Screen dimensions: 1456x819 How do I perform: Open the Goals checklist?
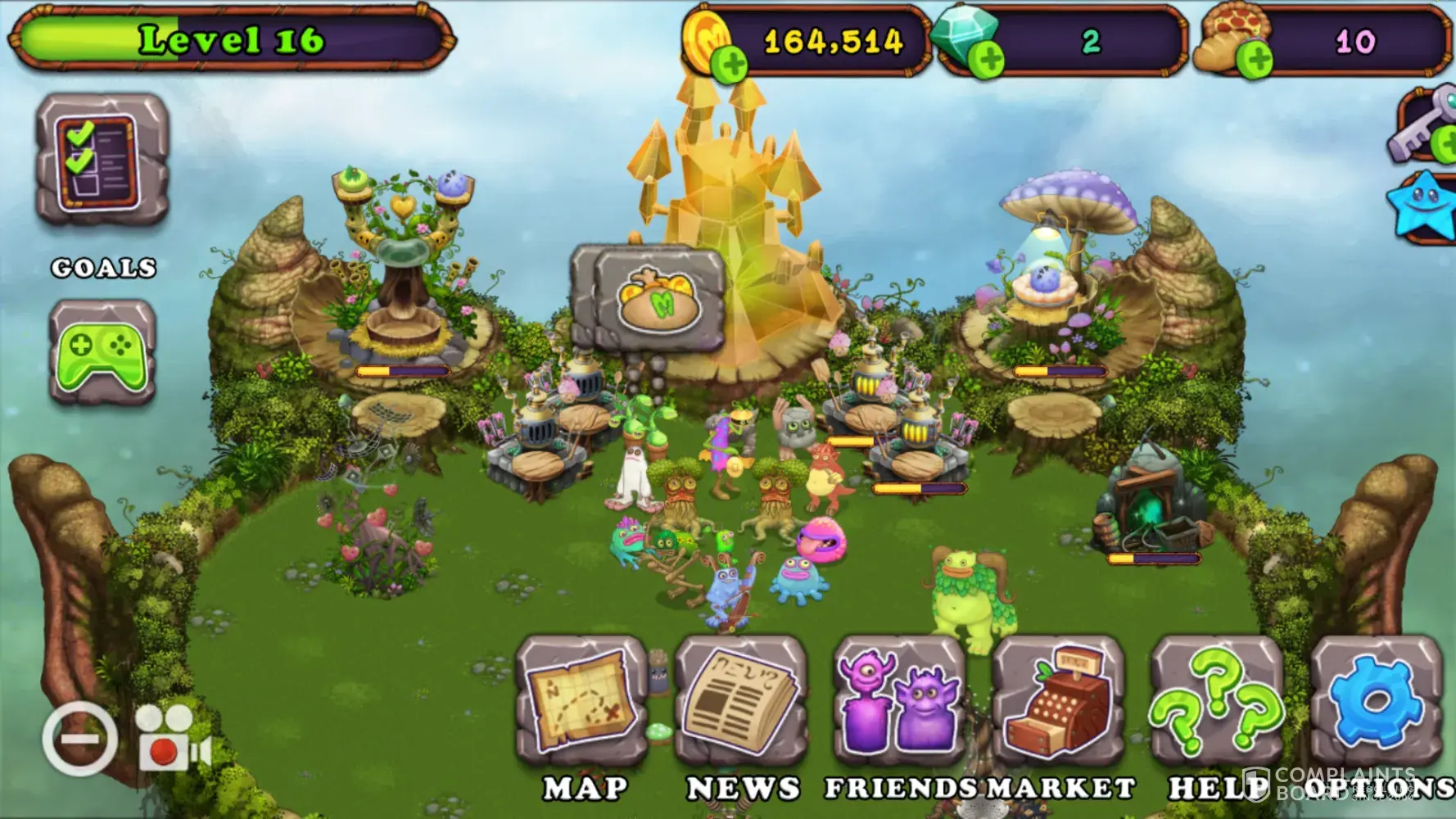[102, 161]
